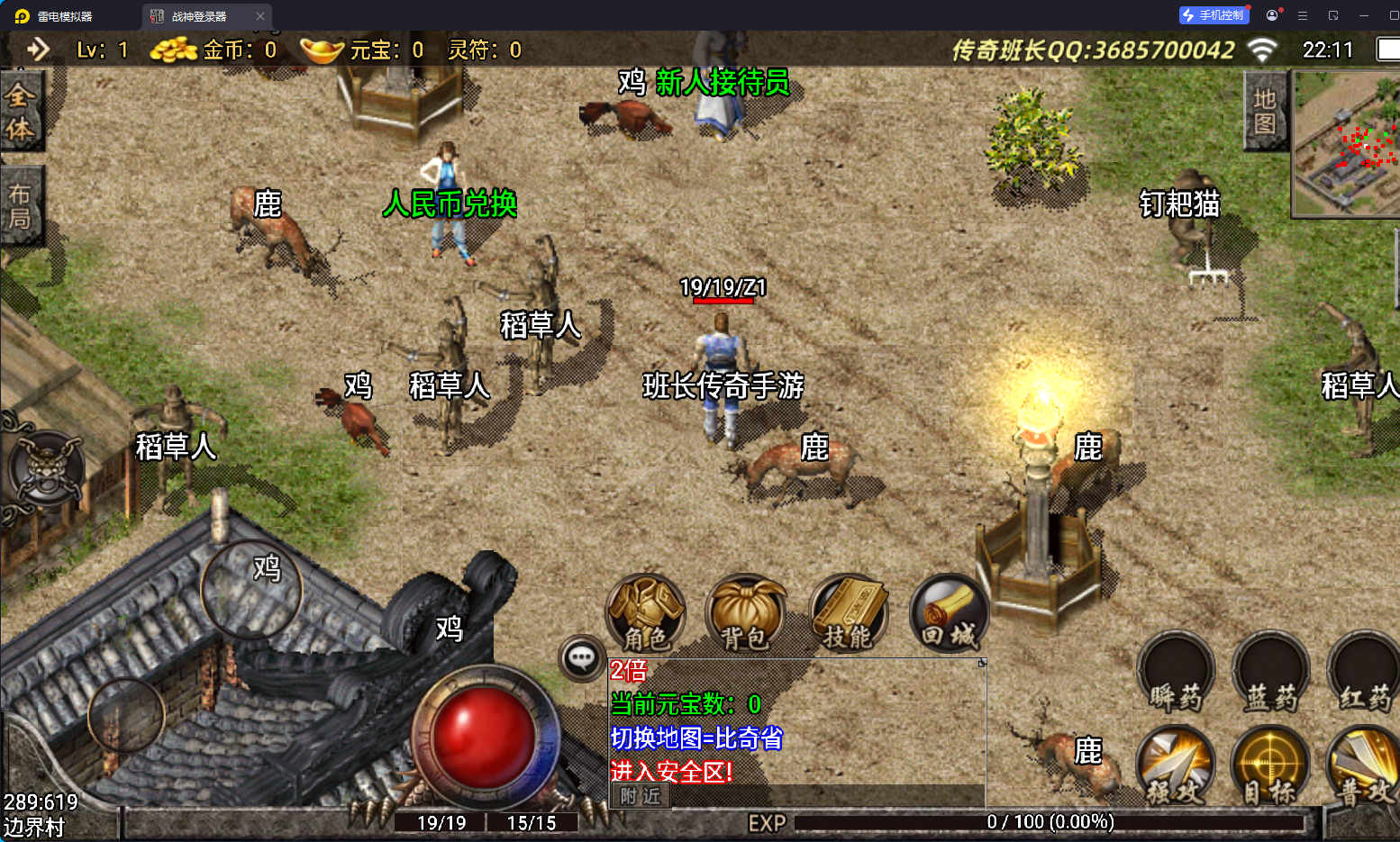Activate the 强攻 forced attack button
The image size is (1400, 842).
pos(1177,767)
